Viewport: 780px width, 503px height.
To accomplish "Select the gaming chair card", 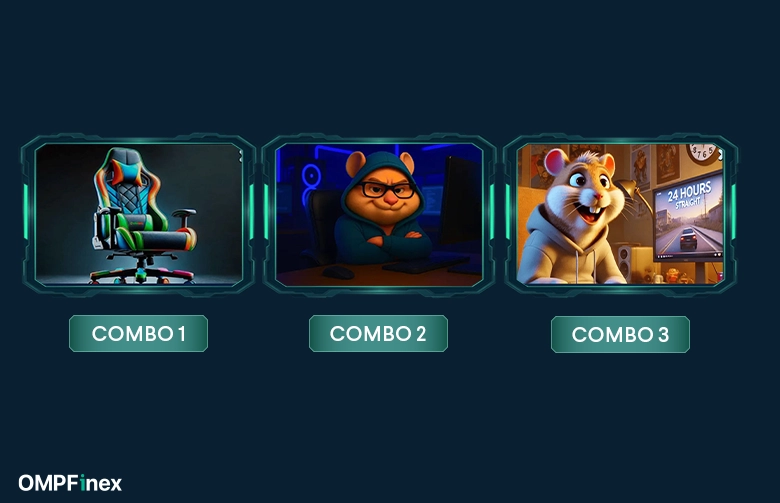I will (x=139, y=214).
